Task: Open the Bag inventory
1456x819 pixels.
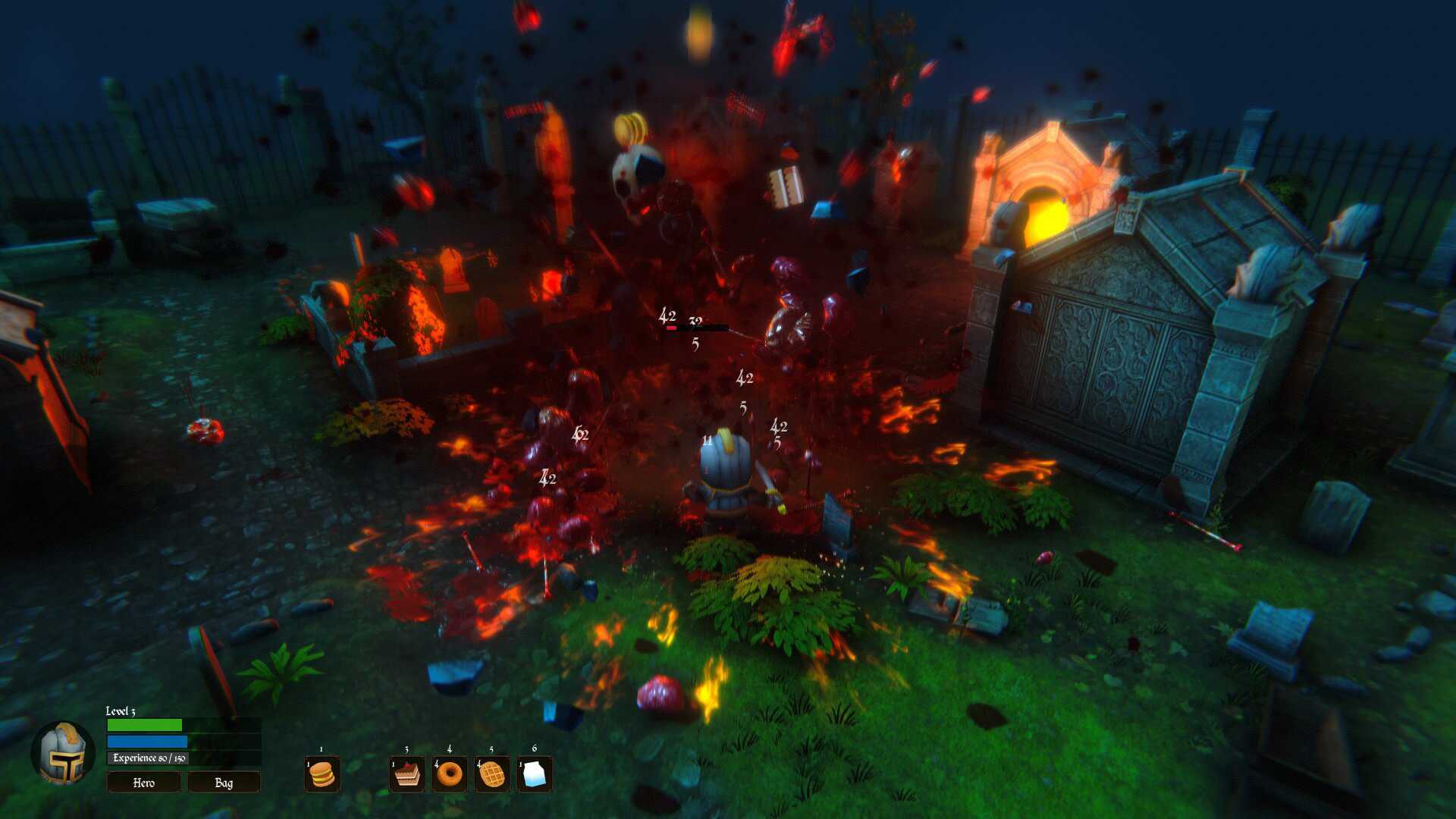Action: [224, 782]
